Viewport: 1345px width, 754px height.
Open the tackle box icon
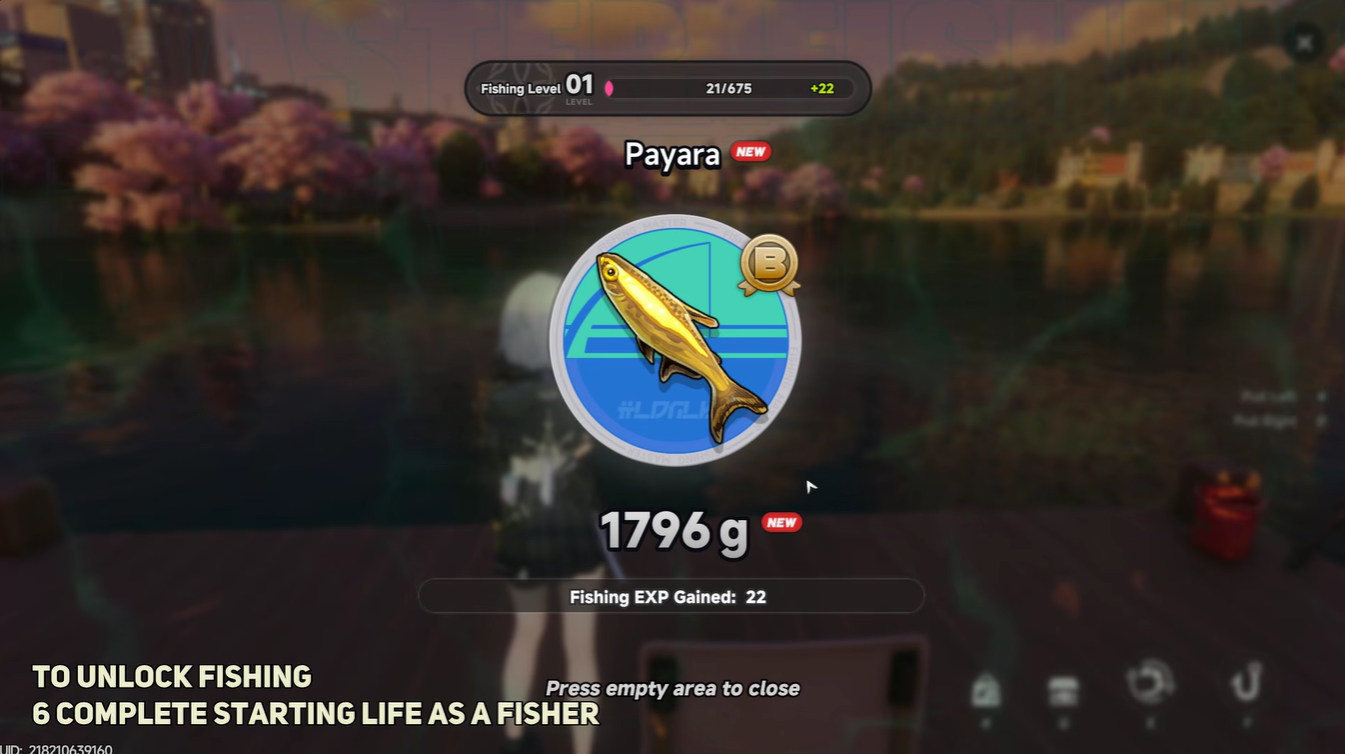[1060, 688]
